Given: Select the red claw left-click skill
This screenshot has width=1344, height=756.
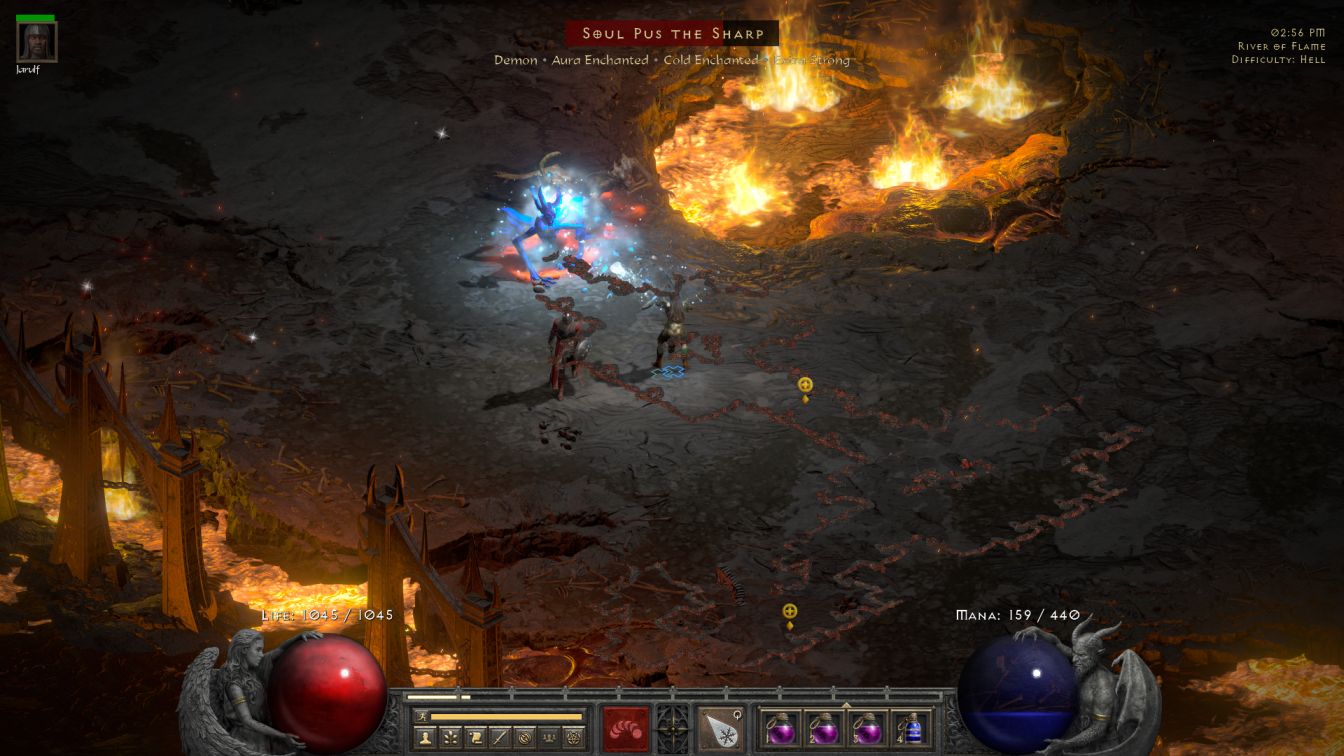Looking at the screenshot, I should coord(625,728).
